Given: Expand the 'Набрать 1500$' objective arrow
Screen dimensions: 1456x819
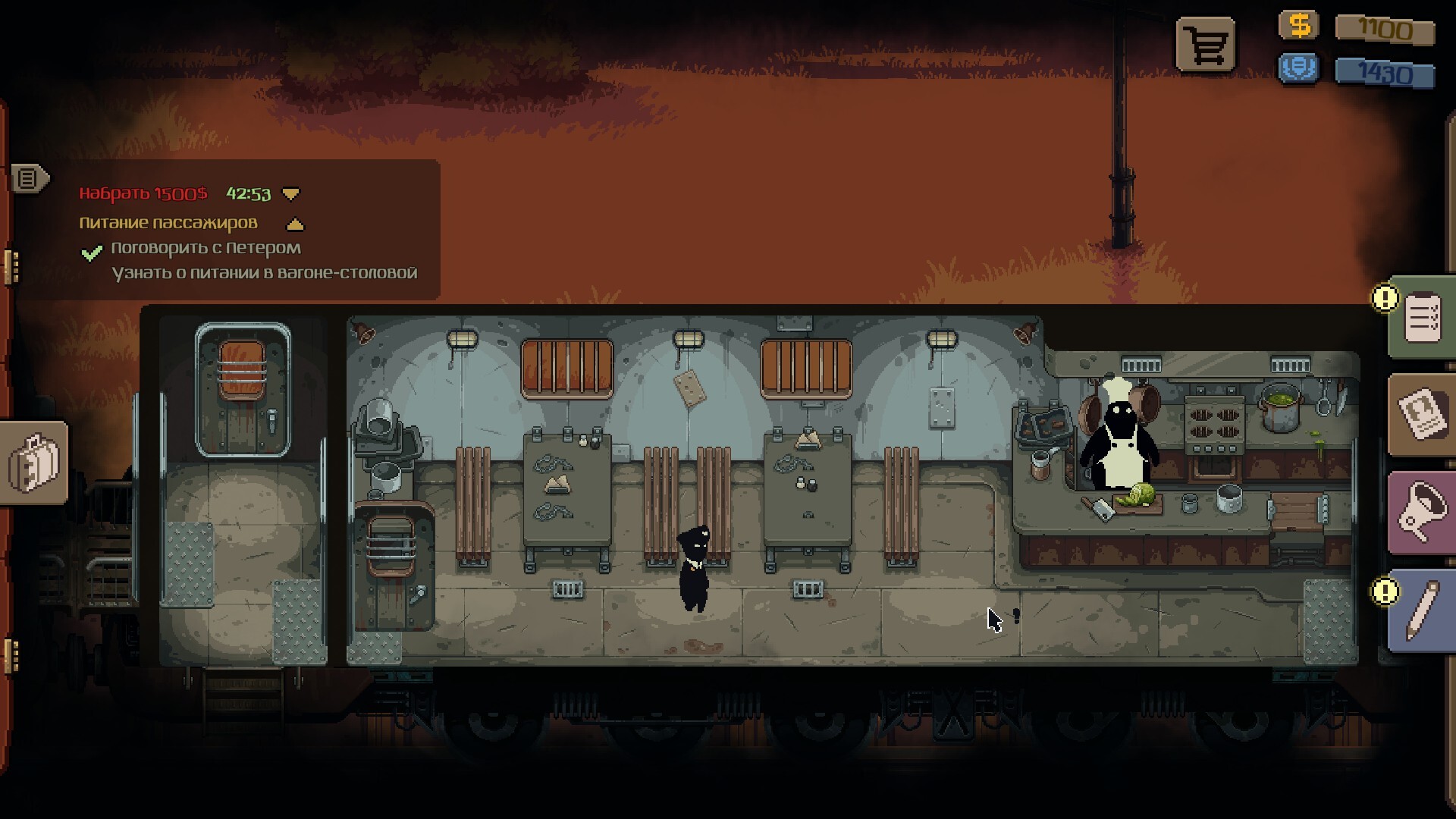Looking at the screenshot, I should point(290,194).
